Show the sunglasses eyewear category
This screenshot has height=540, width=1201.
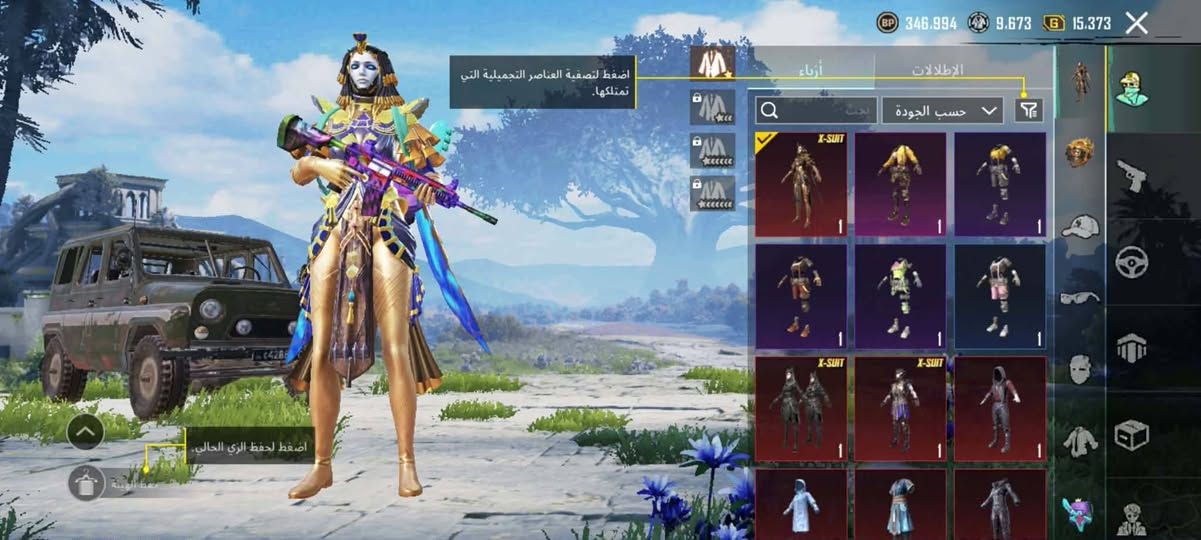click(x=1079, y=297)
